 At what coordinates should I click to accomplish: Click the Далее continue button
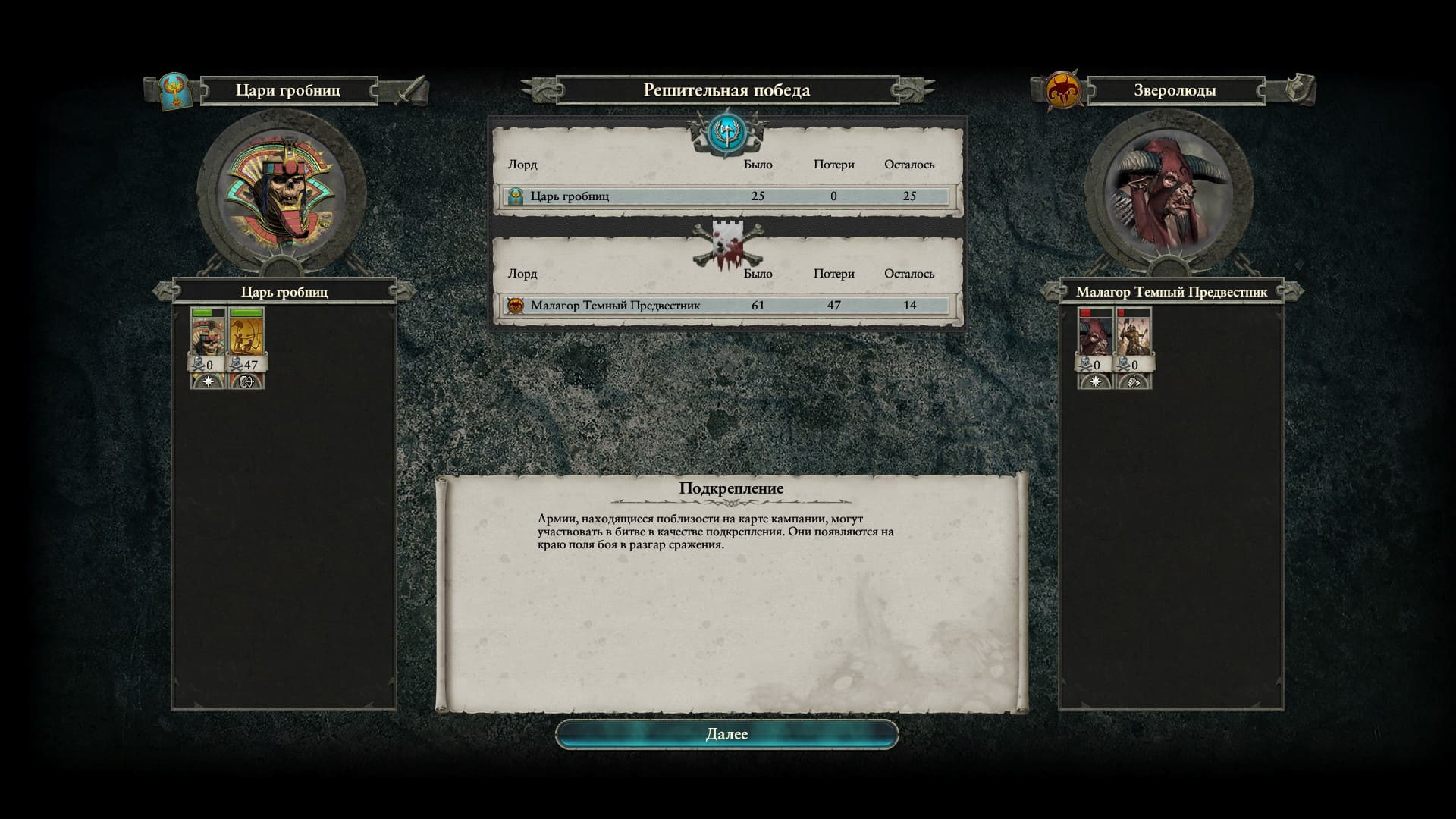click(726, 734)
